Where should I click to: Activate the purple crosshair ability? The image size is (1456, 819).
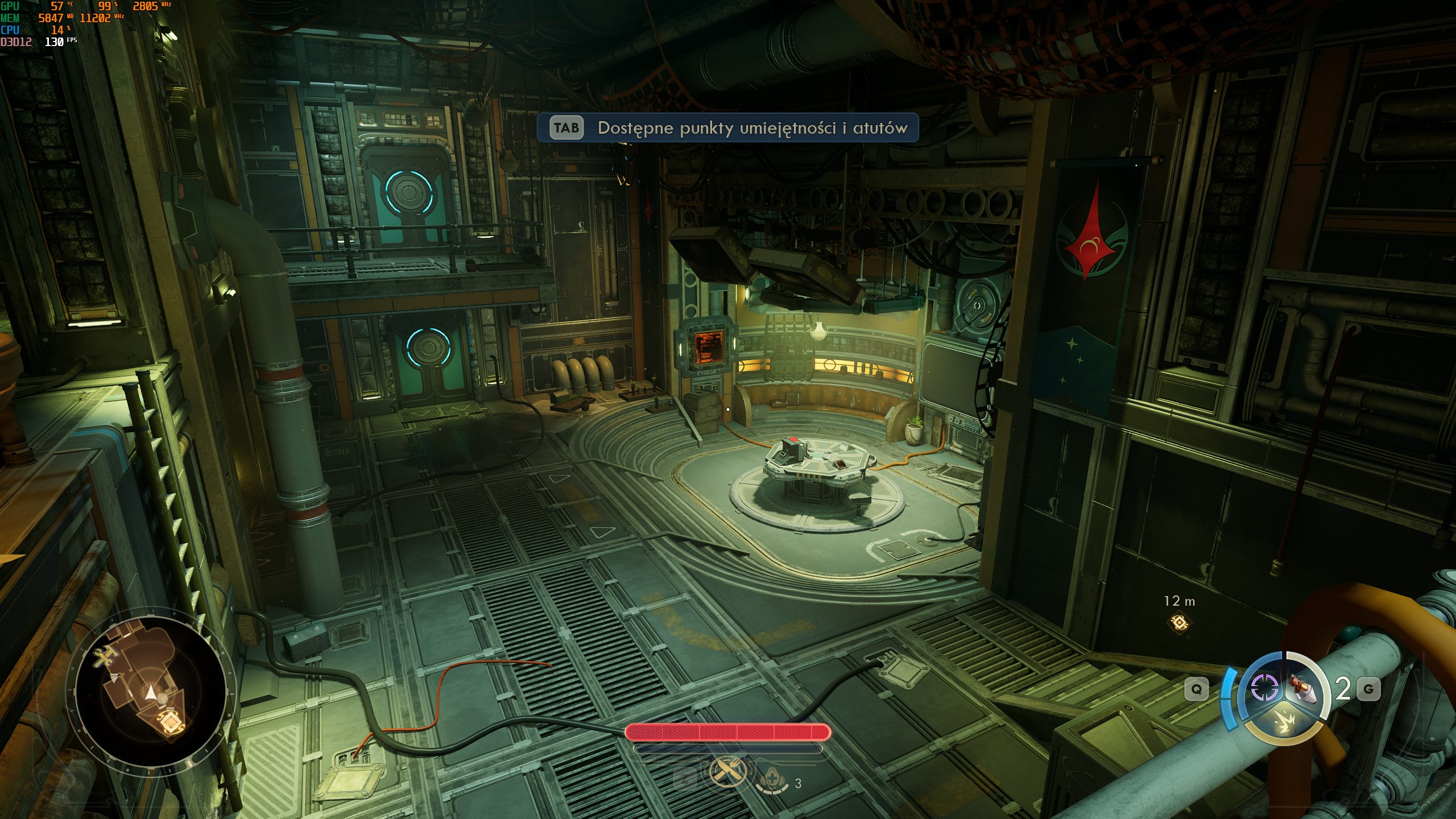click(x=1264, y=689)
